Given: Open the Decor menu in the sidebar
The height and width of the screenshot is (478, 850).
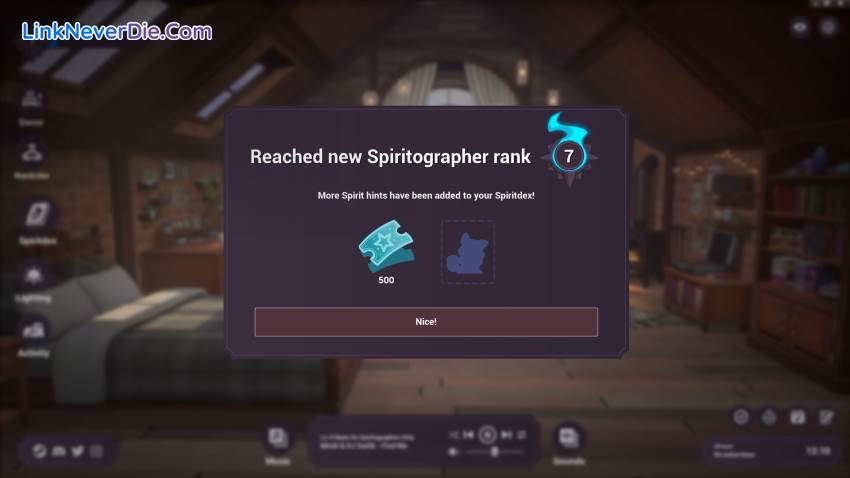Looking at the screenshot, I should coord(31,102).
